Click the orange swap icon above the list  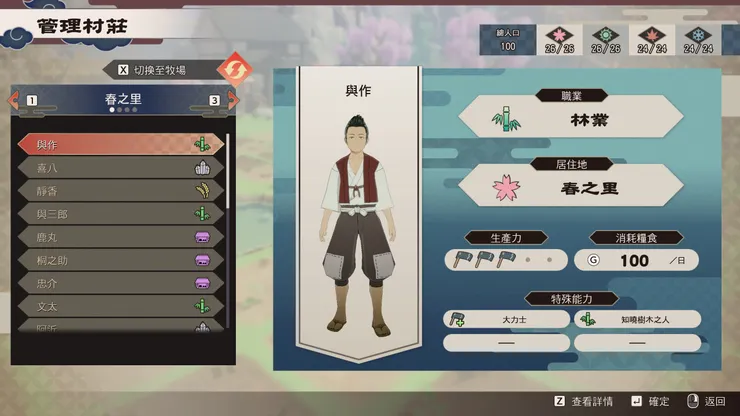231,70
